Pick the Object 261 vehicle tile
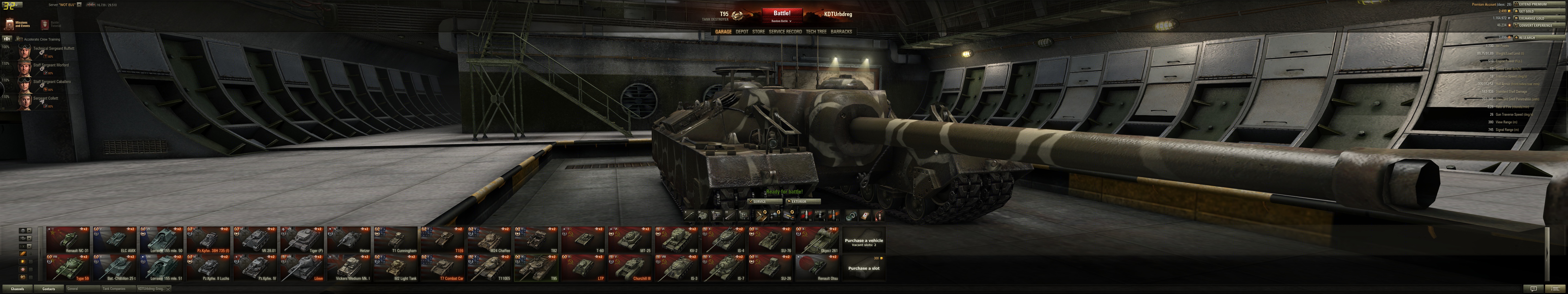 point(817,240)
